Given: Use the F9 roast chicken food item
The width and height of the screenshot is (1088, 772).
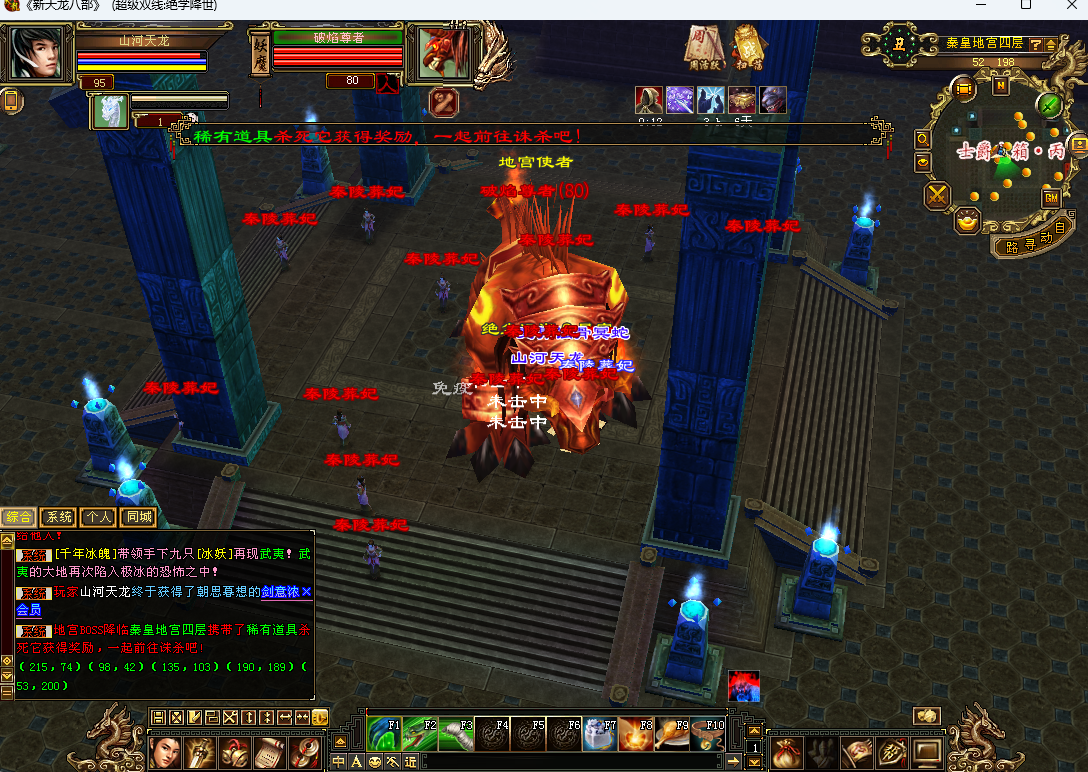Looking at the screenshot, I should click(672, 735).
